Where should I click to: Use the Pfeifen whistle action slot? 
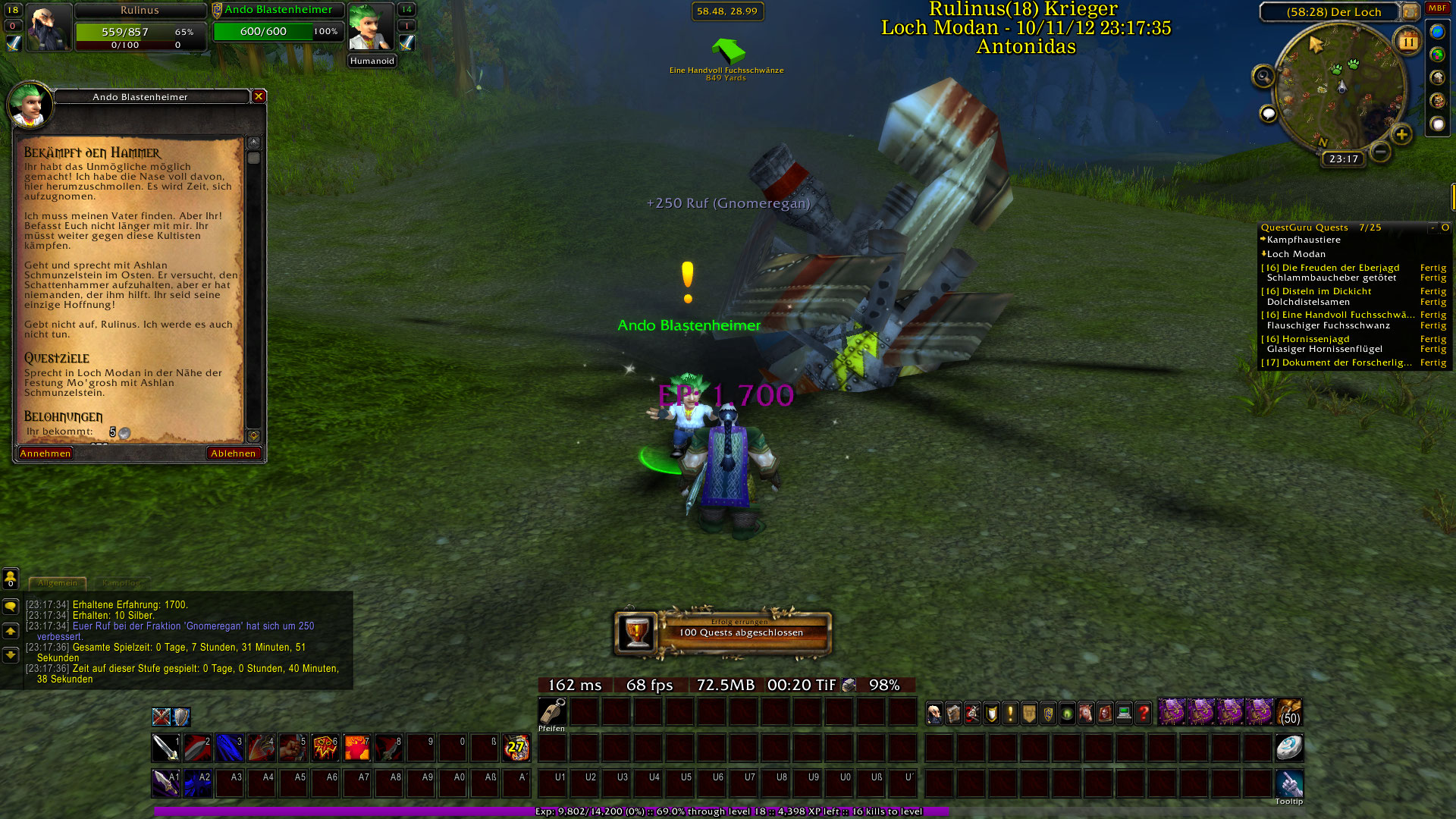pyautogui.click(x=552, y=711)
